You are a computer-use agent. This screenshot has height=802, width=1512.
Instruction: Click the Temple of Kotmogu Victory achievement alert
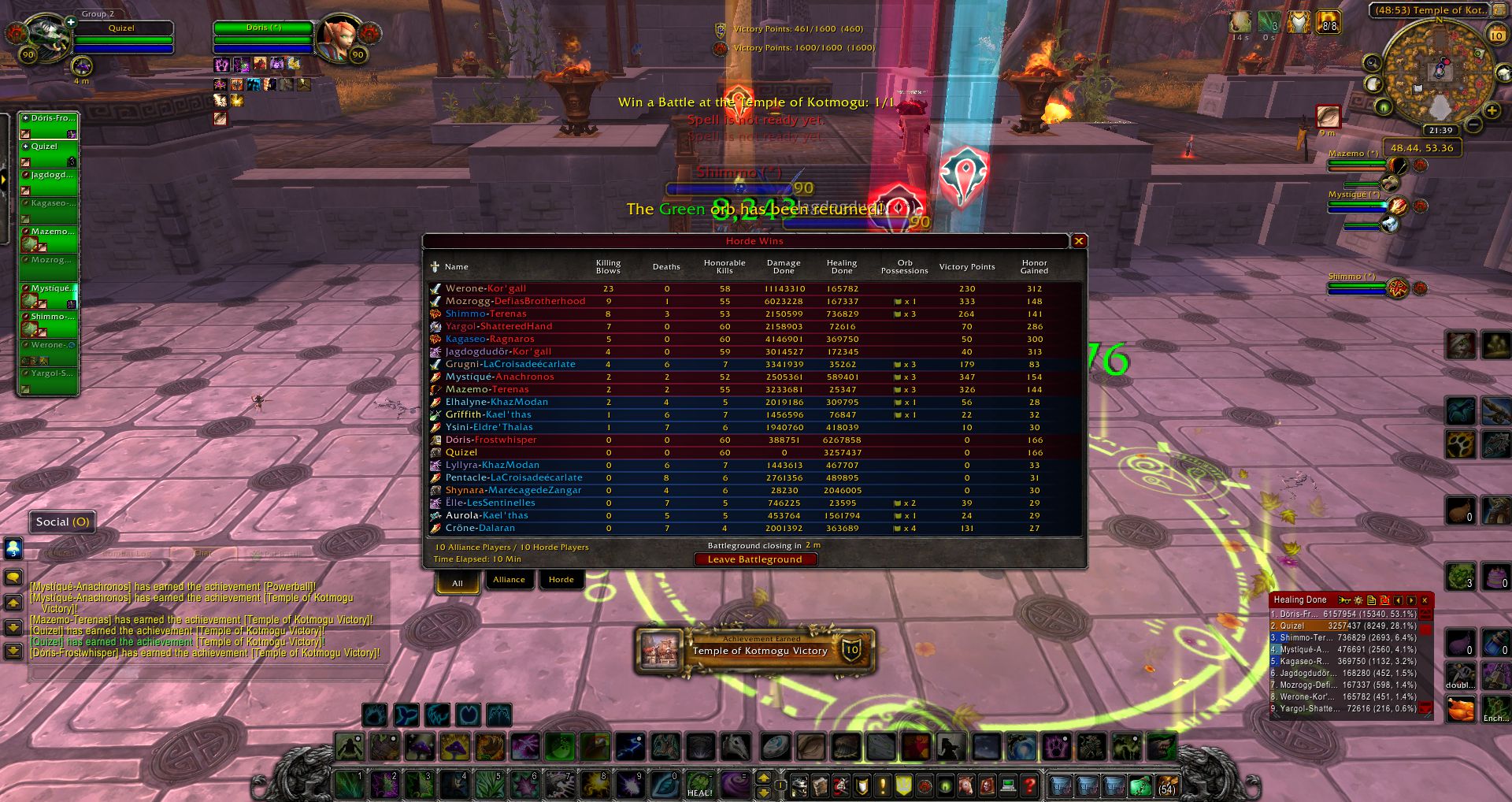pos(755,650)
